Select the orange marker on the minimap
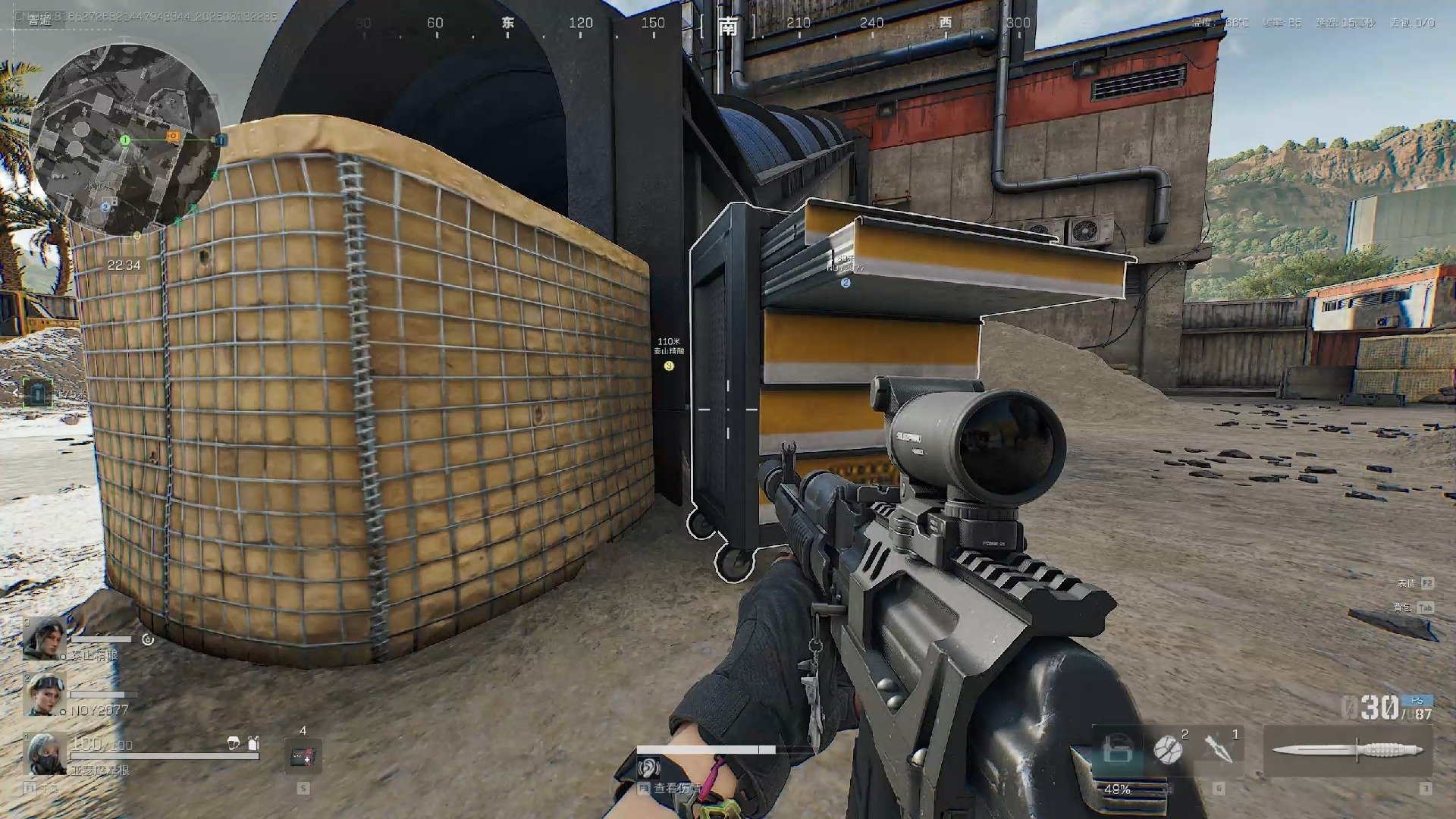Screen dimensions: 1456x819 click(x=174, y=136)
